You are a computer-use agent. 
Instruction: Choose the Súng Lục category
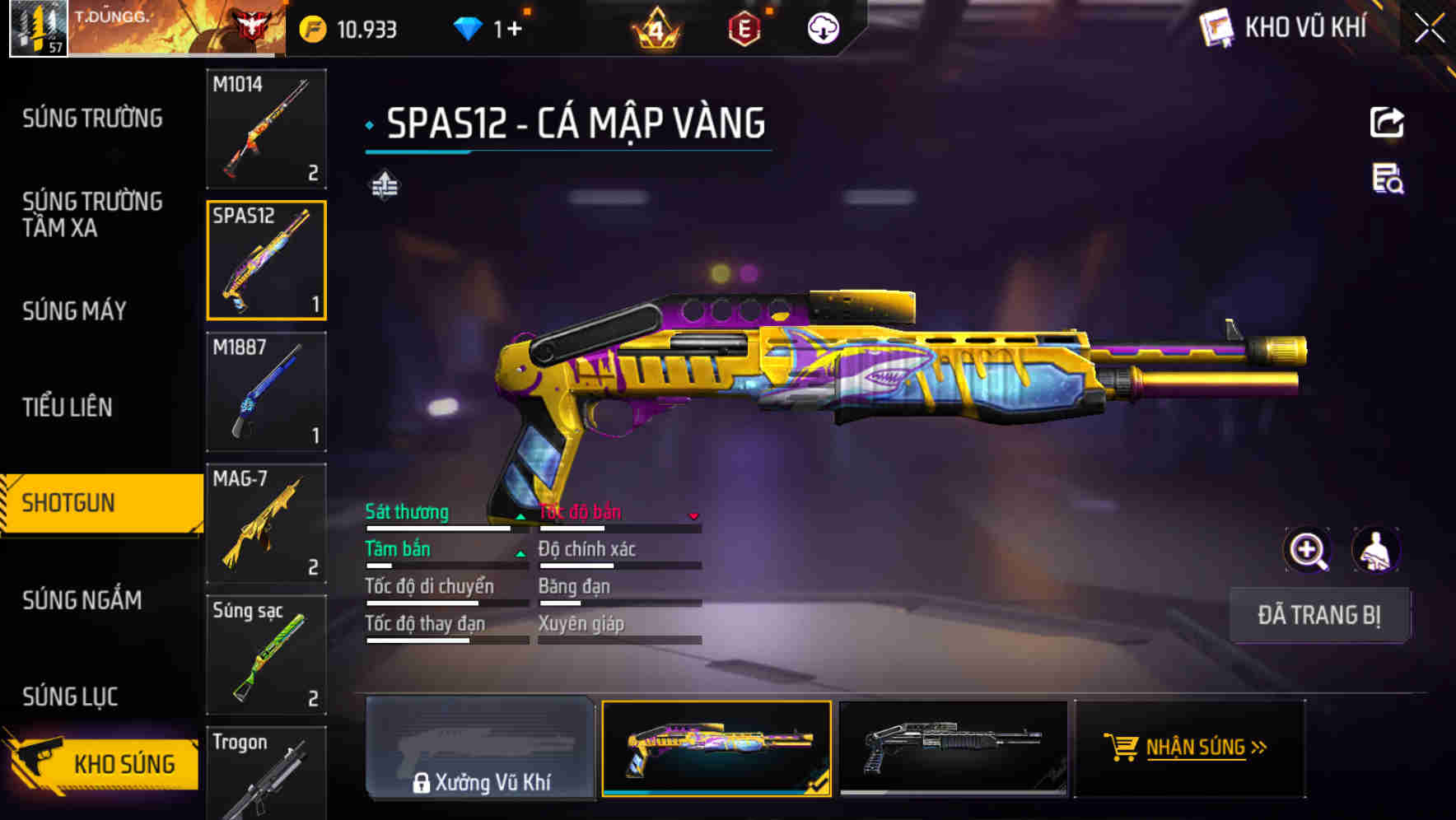coord(70,697)
